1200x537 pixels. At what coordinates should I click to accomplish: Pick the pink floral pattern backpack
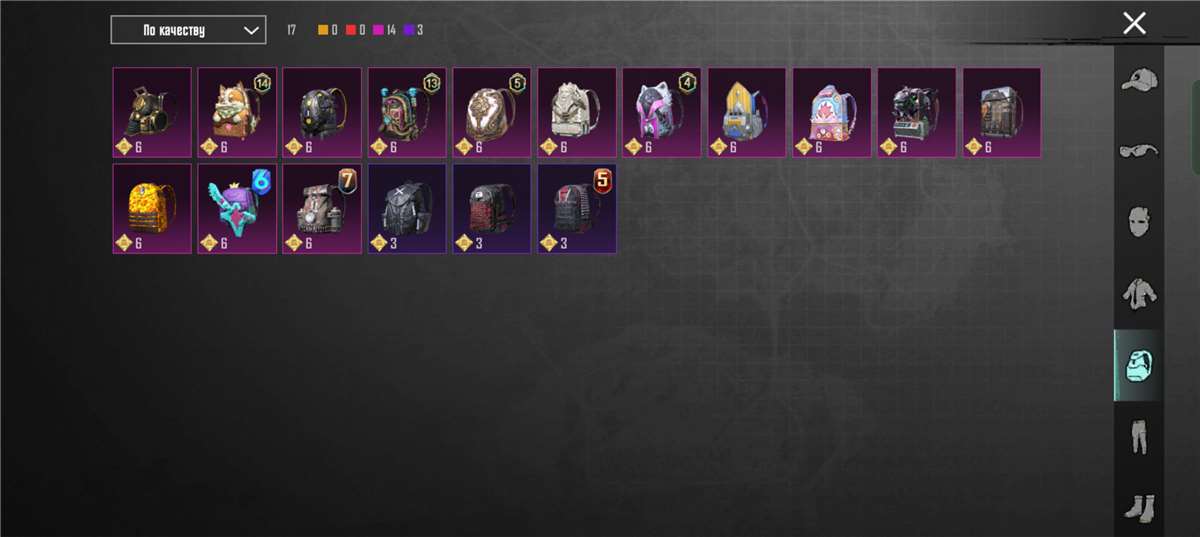832,112
